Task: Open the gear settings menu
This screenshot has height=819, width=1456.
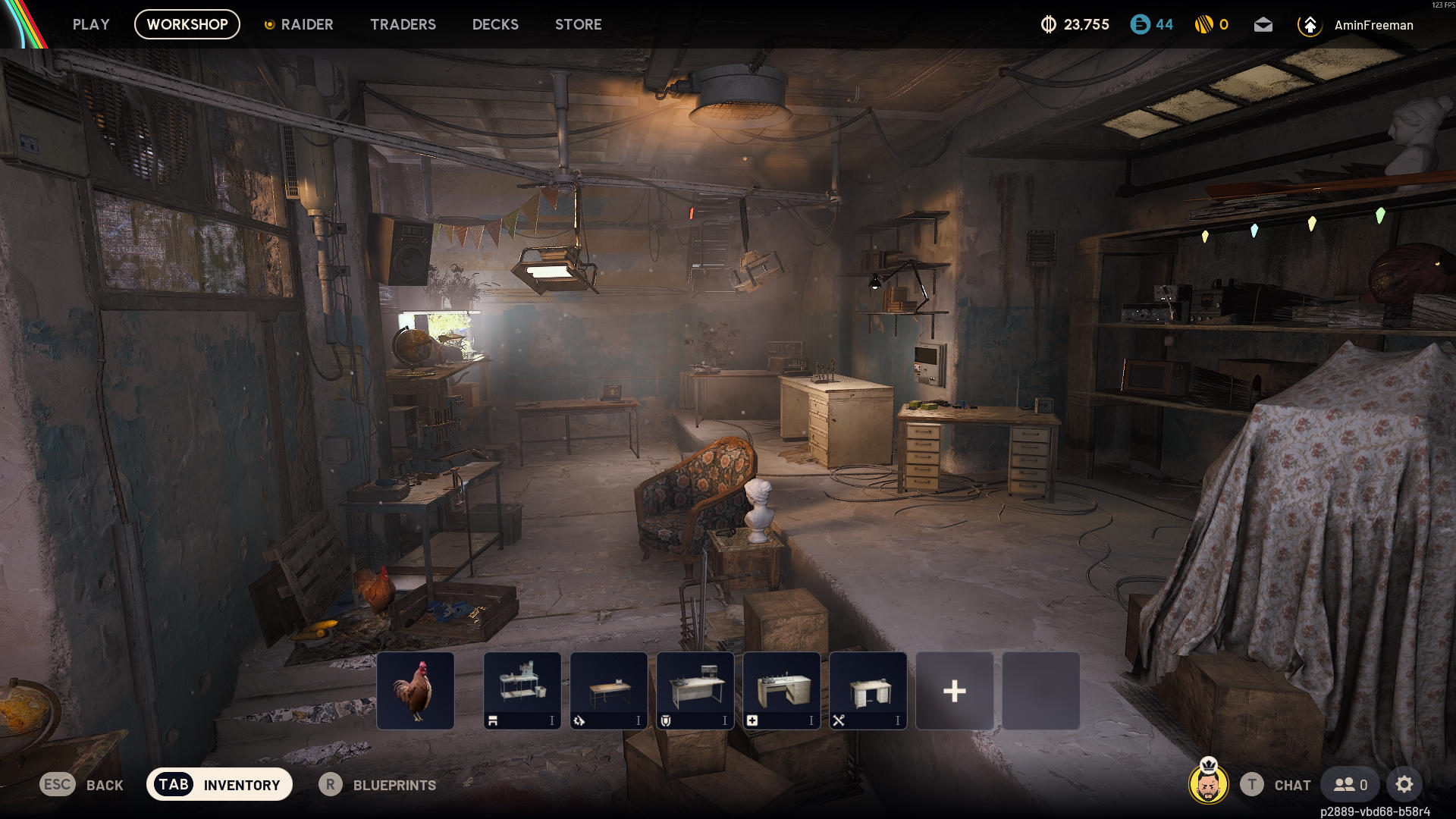Action: pyautogui.click(x=1404, y=785)
